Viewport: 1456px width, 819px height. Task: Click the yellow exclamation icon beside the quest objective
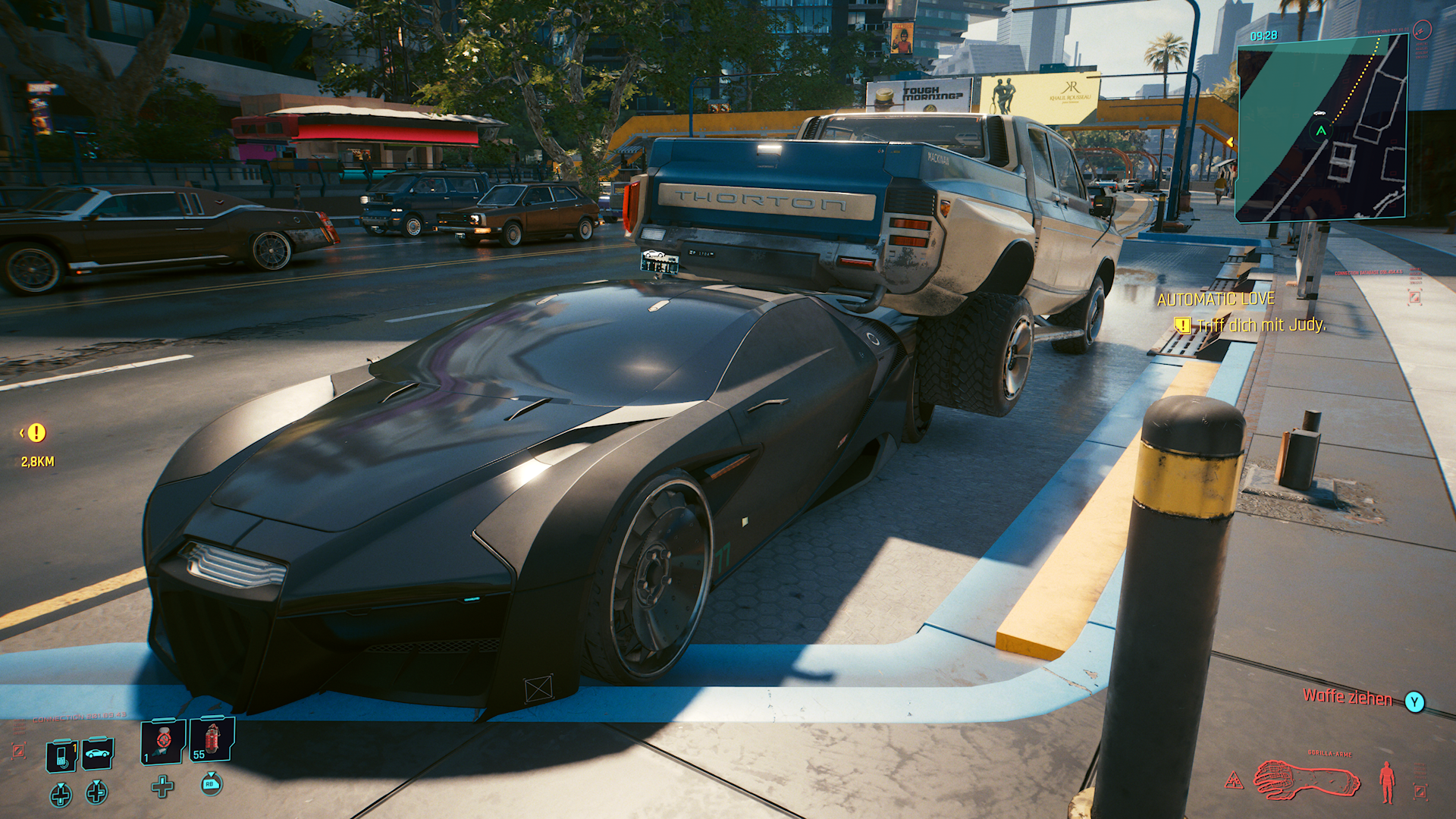point(1183,325)
